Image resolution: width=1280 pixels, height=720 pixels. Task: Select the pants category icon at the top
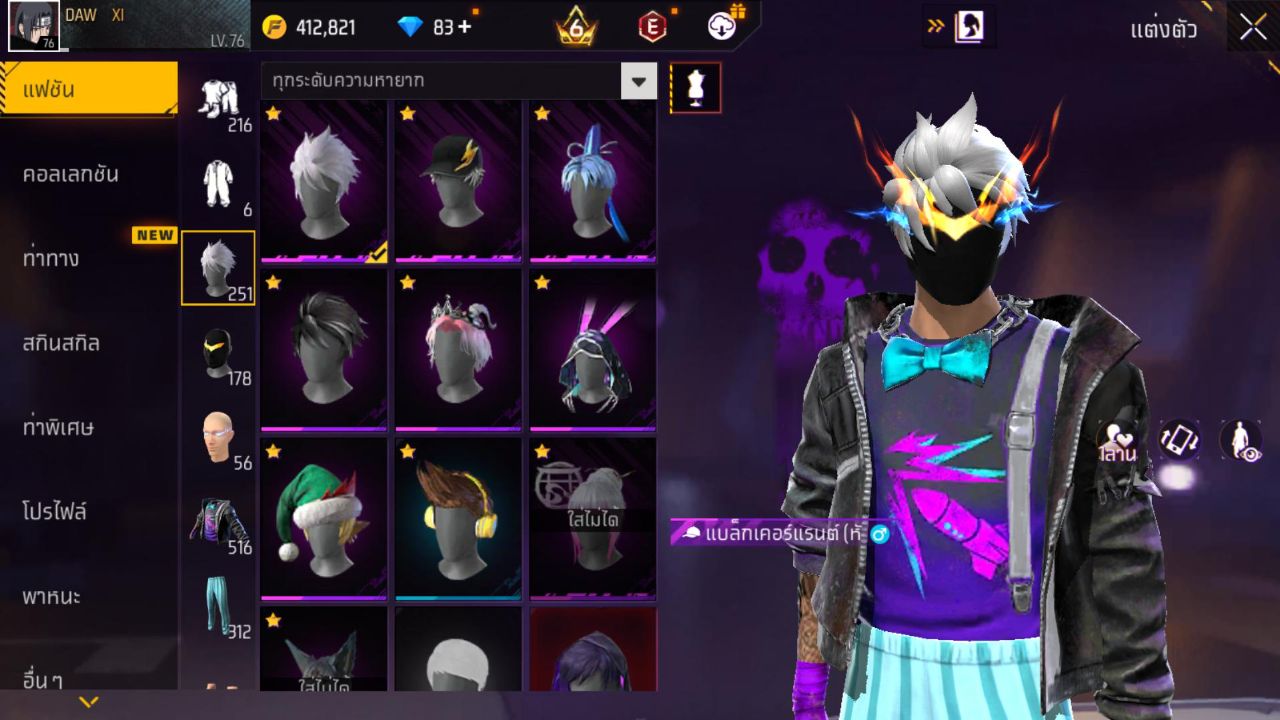point(218,100)
